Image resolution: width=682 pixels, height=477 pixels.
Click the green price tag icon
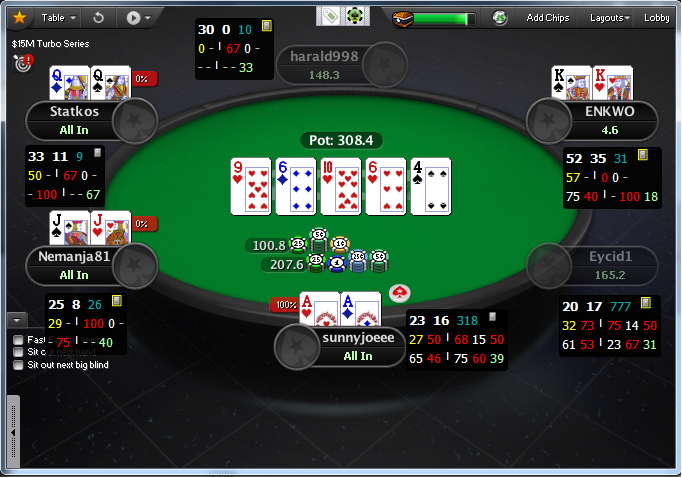coord(330,16)
